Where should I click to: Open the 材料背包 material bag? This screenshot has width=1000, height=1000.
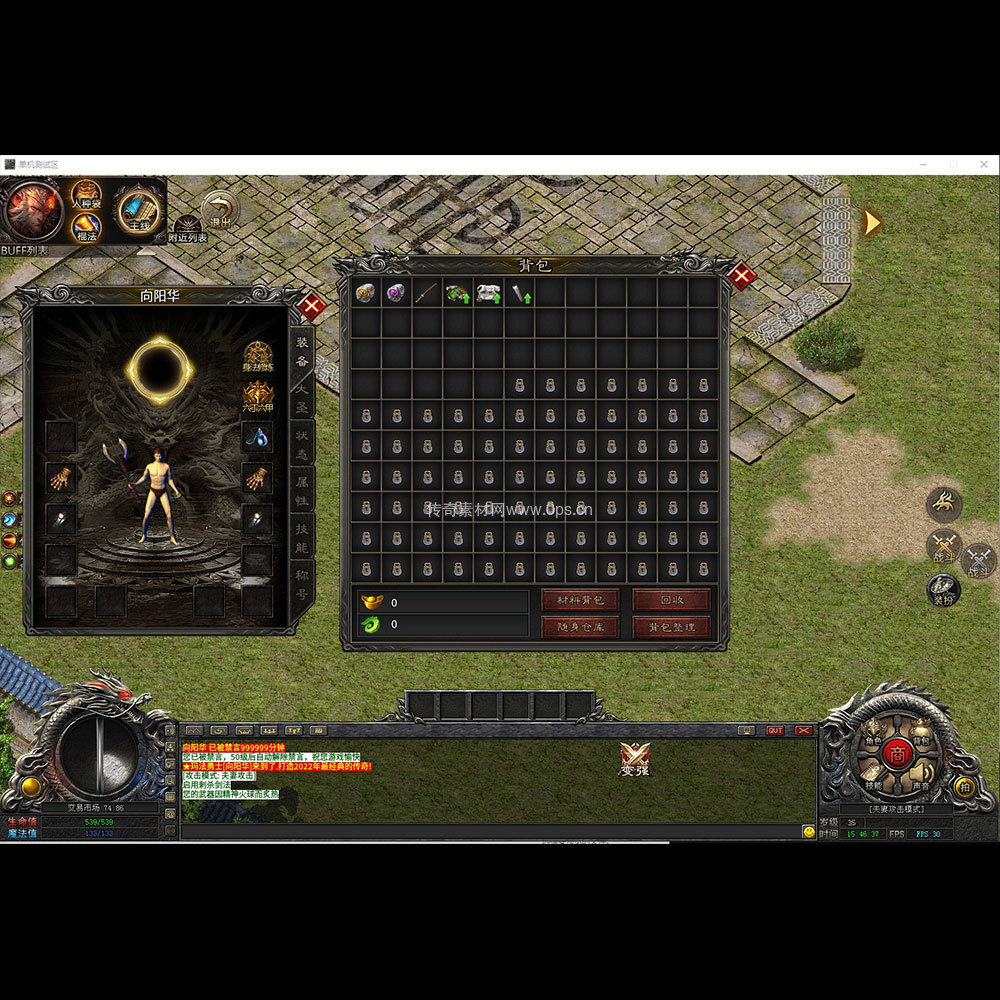tap(580, 600)
